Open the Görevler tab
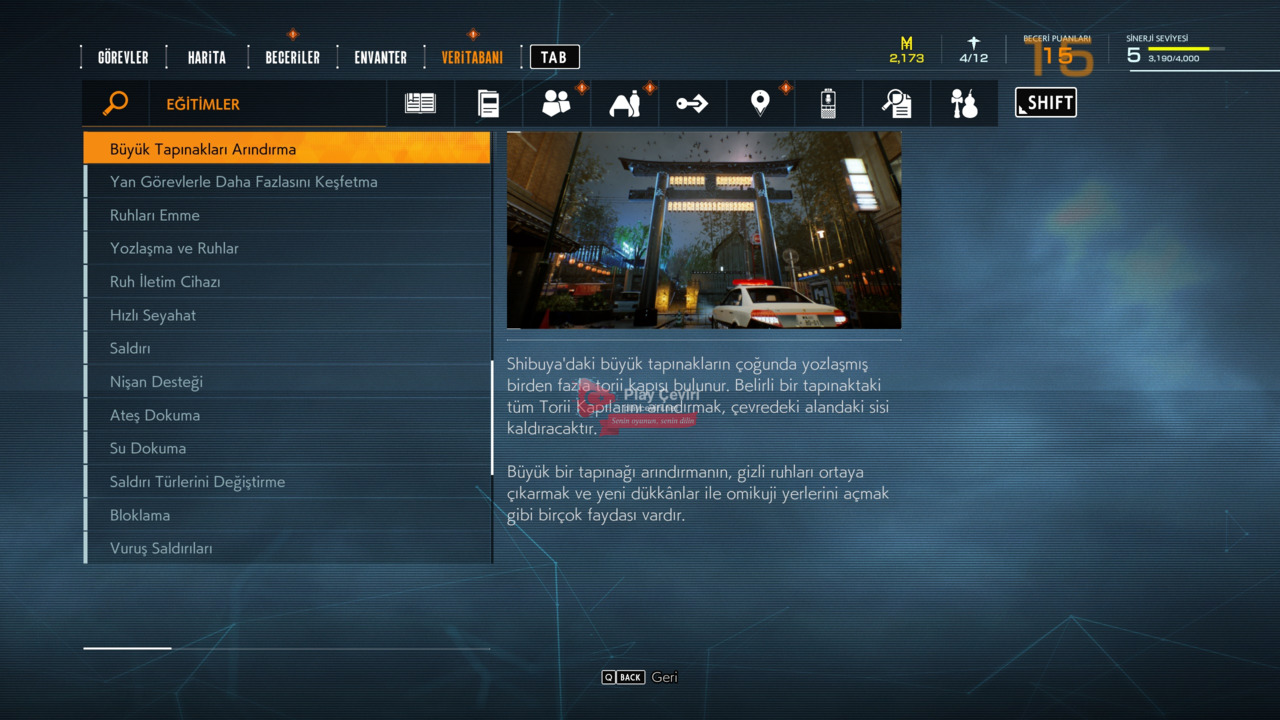 coord(123,58)
